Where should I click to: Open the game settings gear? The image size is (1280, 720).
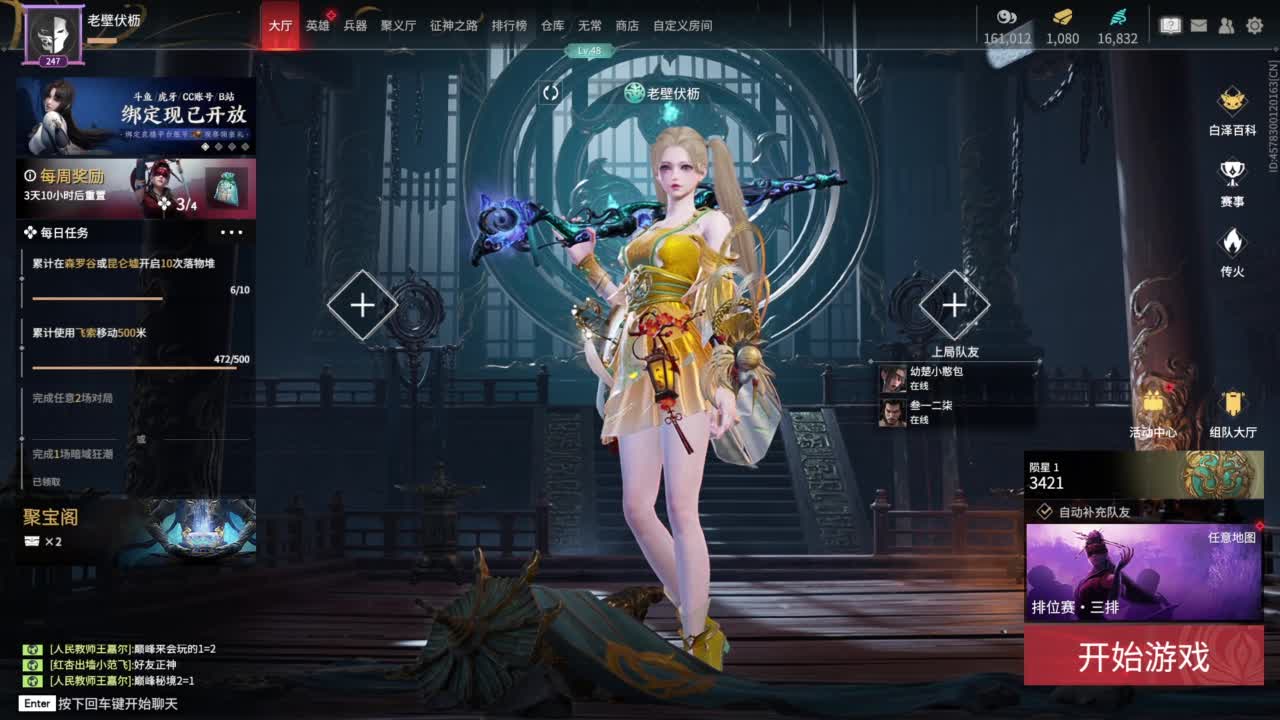point(1255,26)
